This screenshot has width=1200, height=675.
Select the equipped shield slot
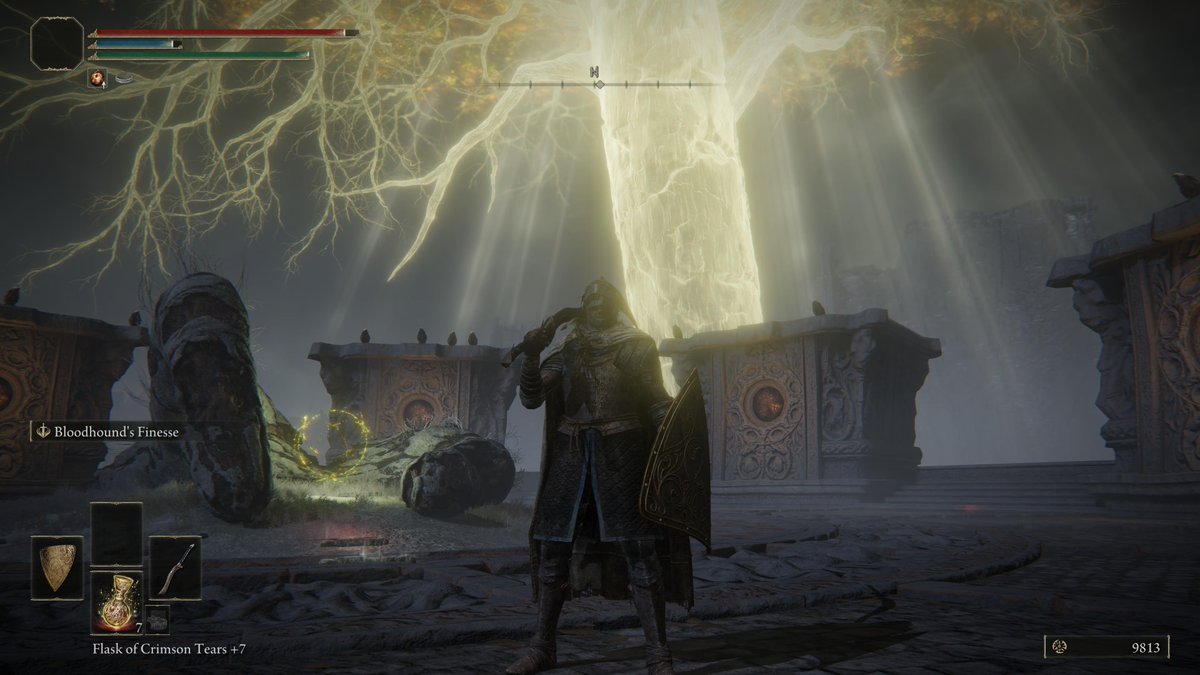point(57,568)
